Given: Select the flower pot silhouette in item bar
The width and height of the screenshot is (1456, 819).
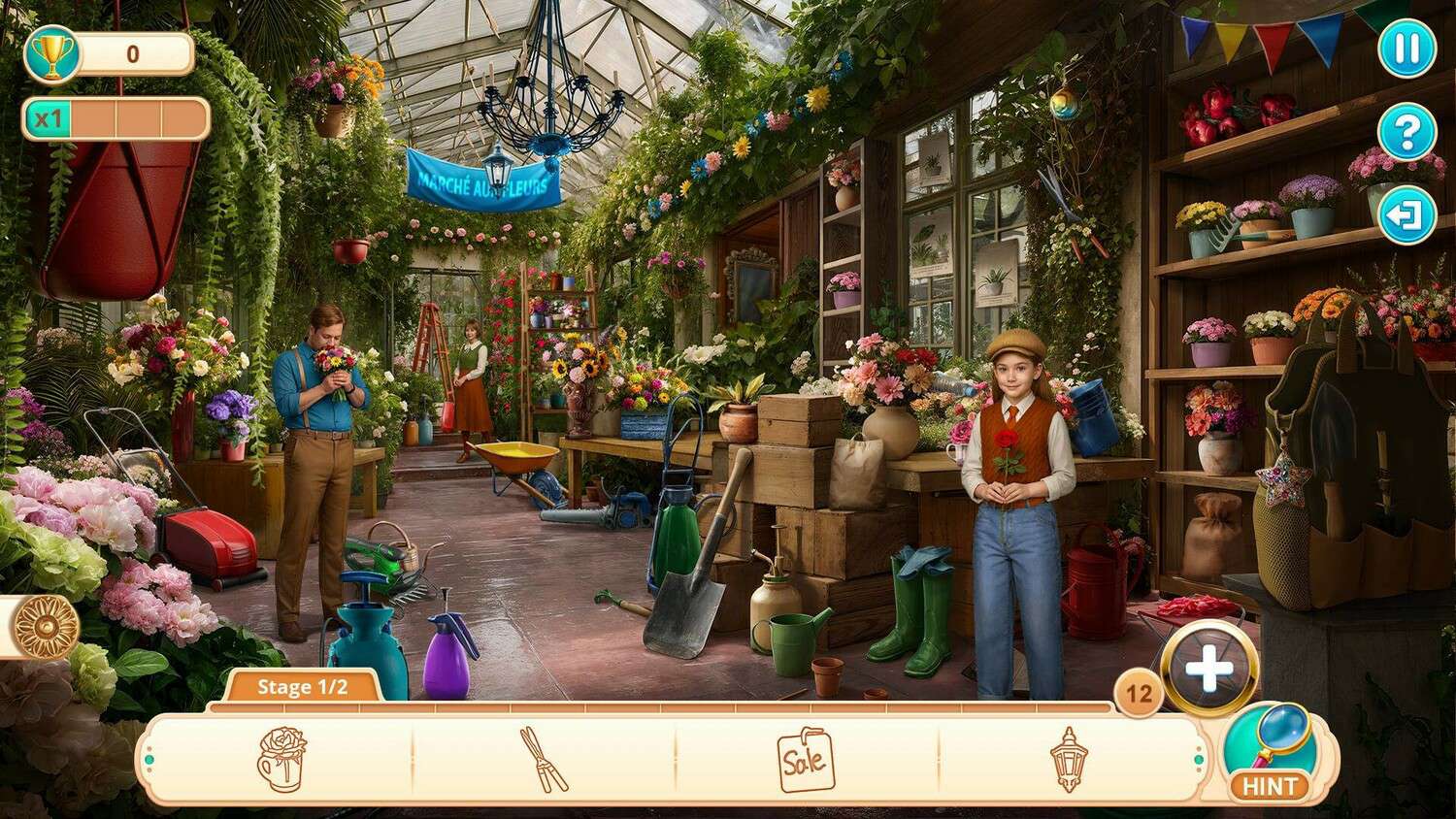Looking at the screenshot, I should 281,759.
